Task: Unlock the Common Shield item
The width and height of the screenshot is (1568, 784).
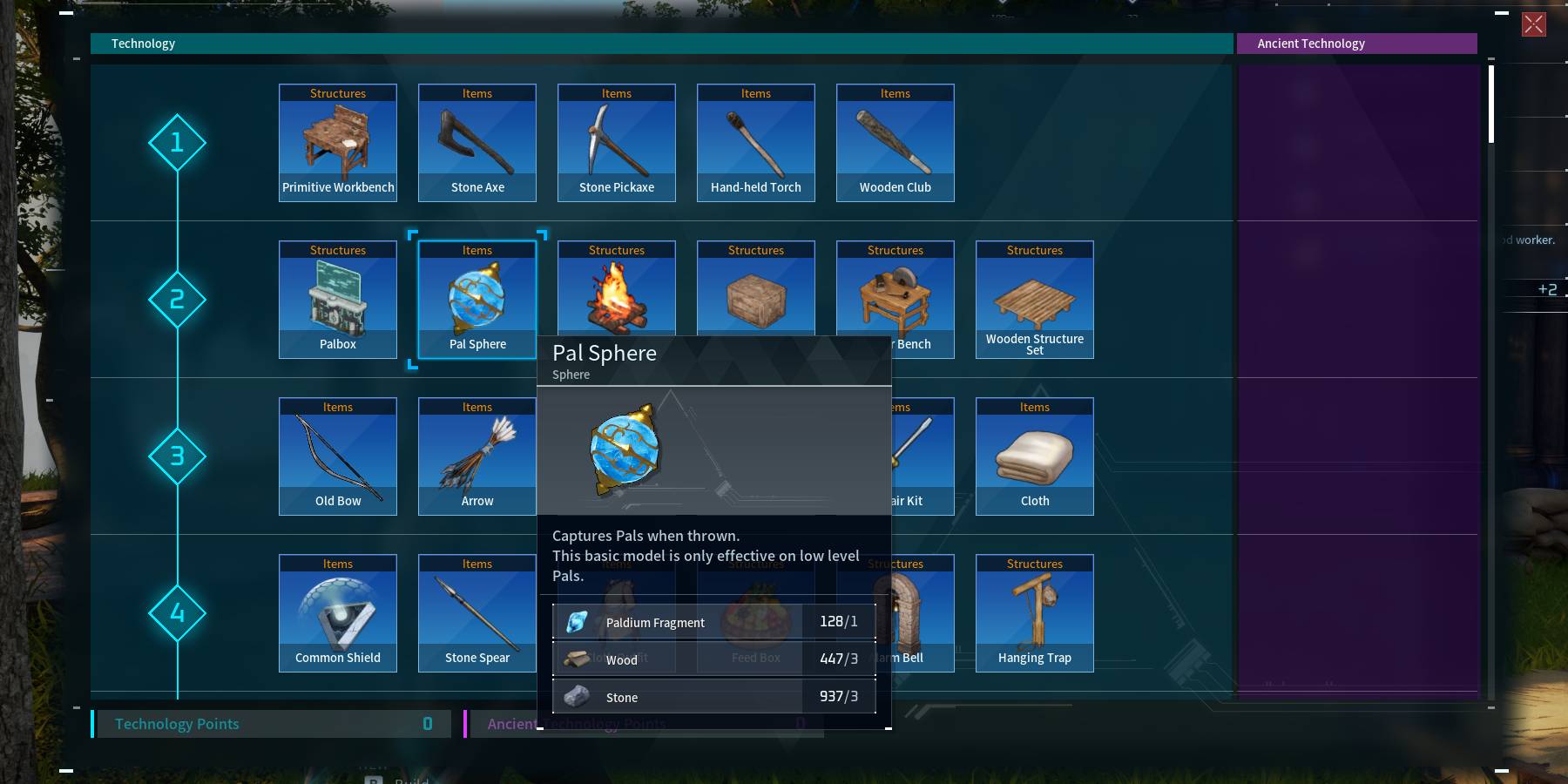Action: tap(338, 612)
